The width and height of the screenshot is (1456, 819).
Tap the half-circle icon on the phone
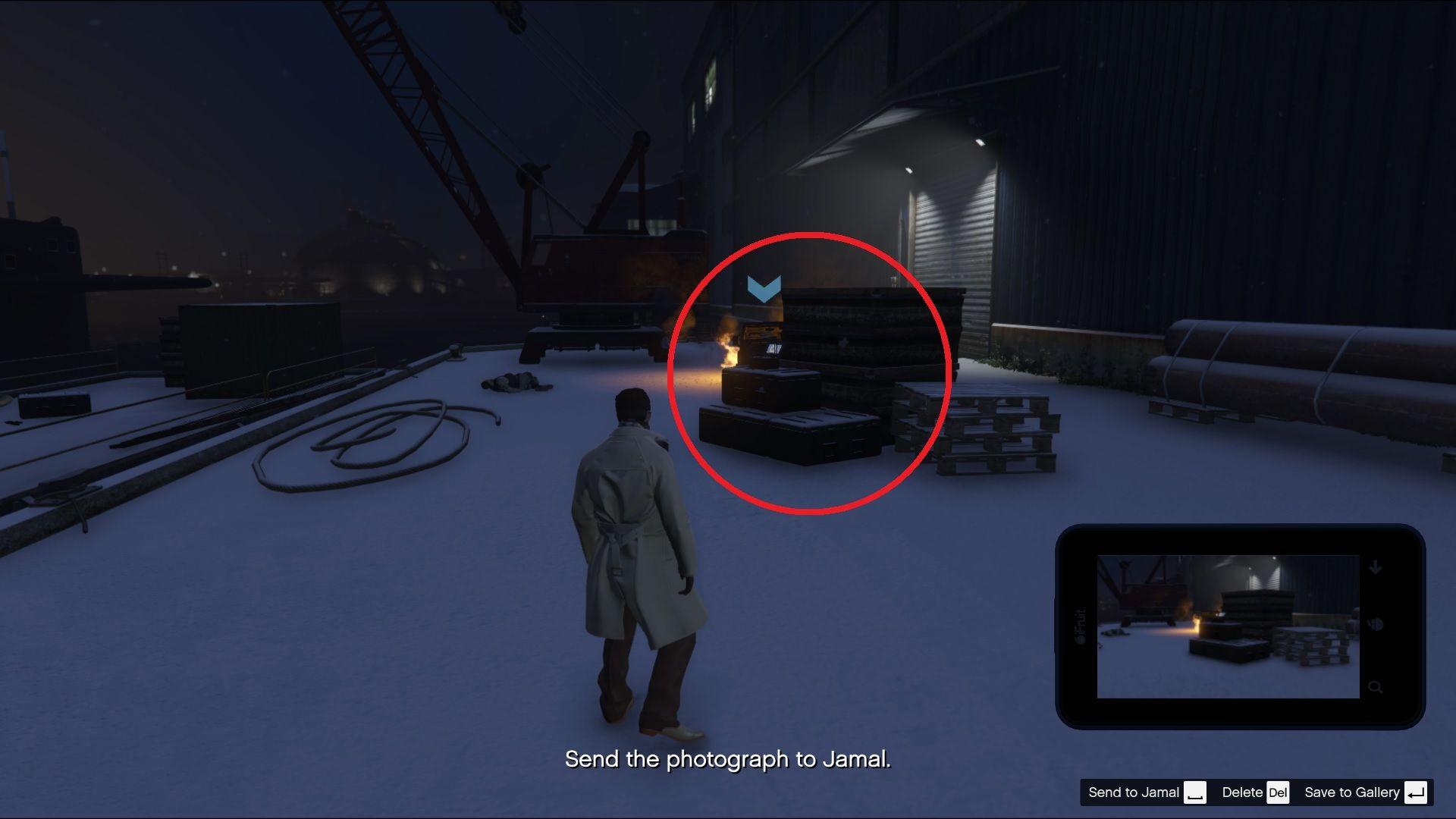coord(1376,626)
